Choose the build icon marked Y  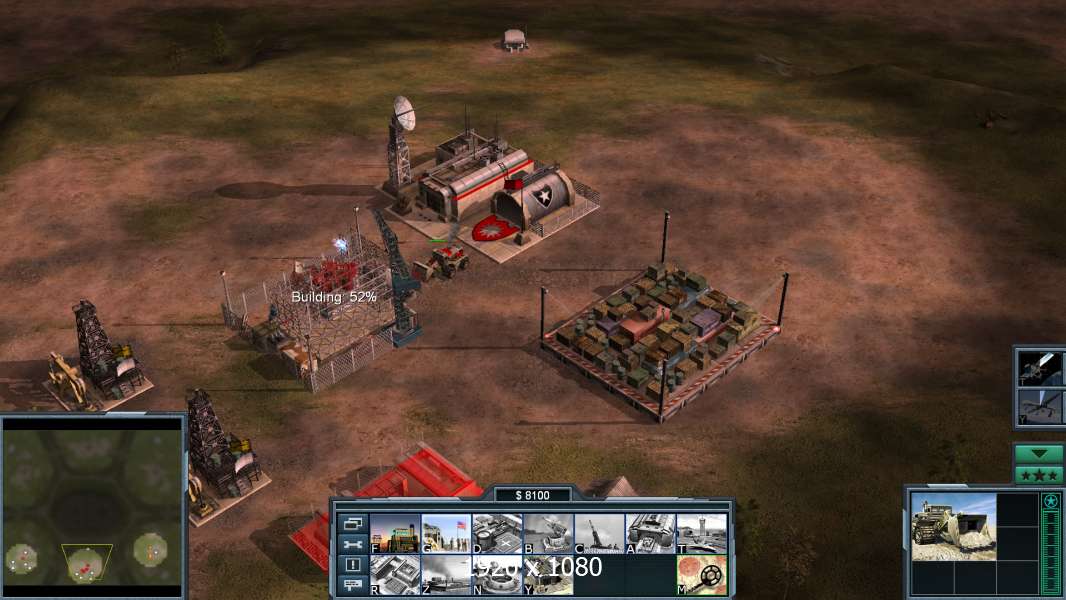(548, 575)
